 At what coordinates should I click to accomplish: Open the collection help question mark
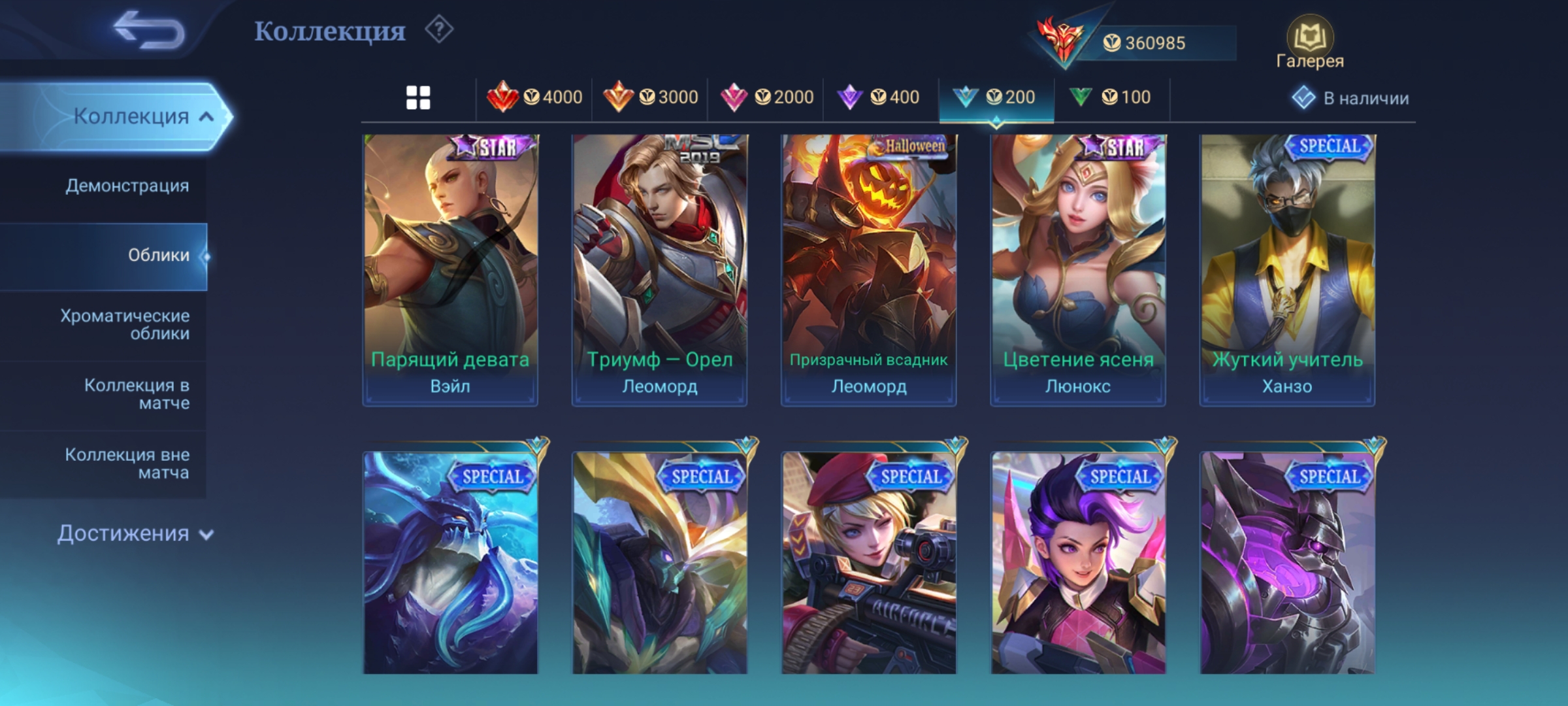(439, 30)
